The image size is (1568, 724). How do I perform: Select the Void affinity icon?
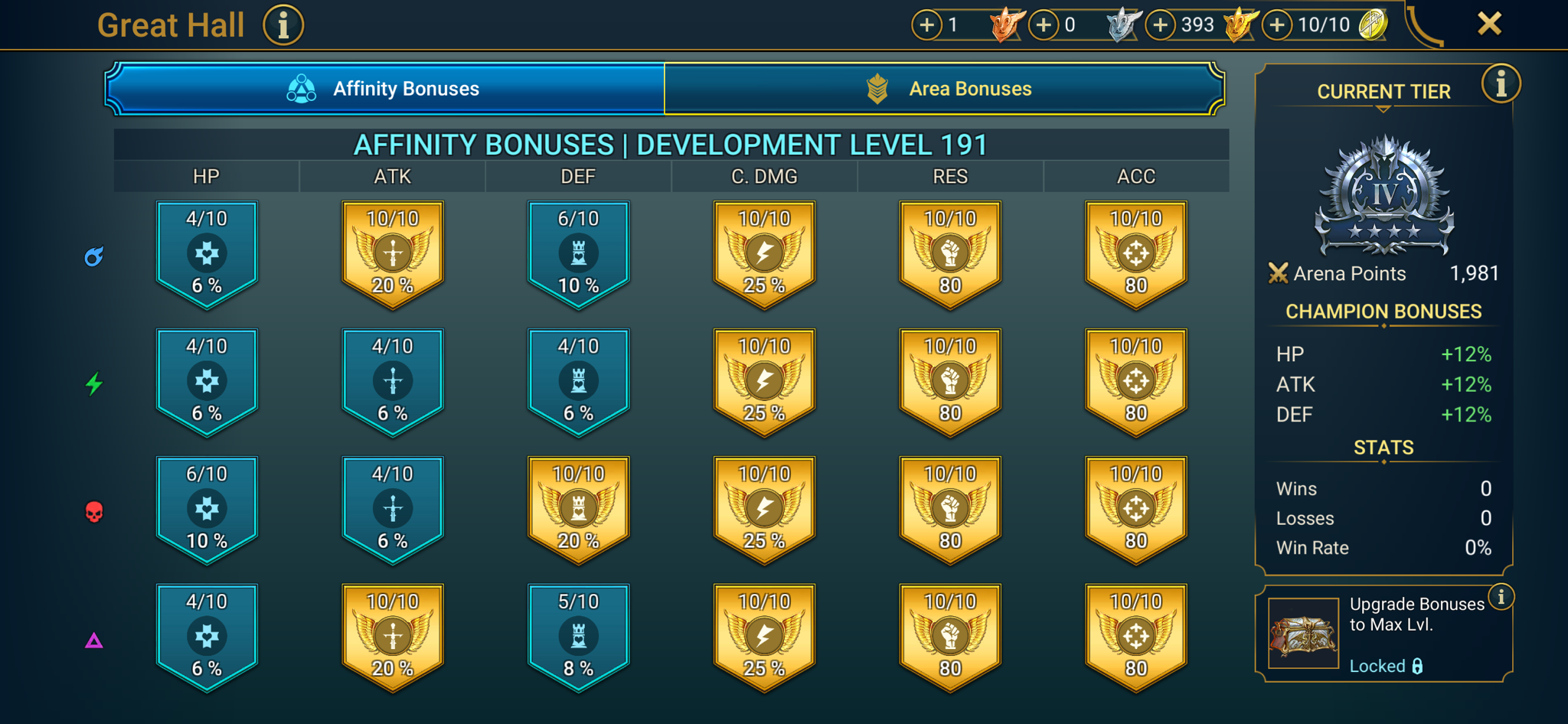coord(94,639)
